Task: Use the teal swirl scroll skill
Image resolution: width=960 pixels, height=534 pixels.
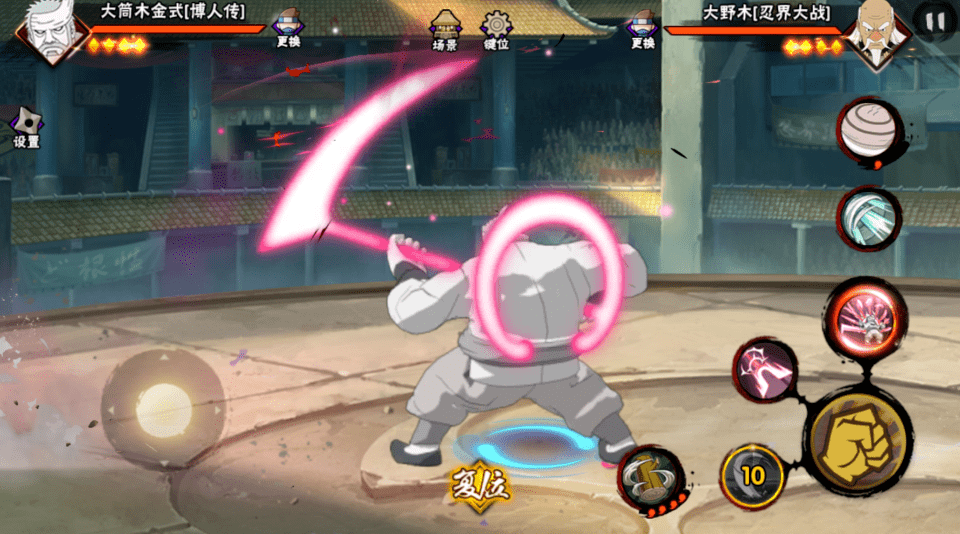Action: [x=867, y=219]
